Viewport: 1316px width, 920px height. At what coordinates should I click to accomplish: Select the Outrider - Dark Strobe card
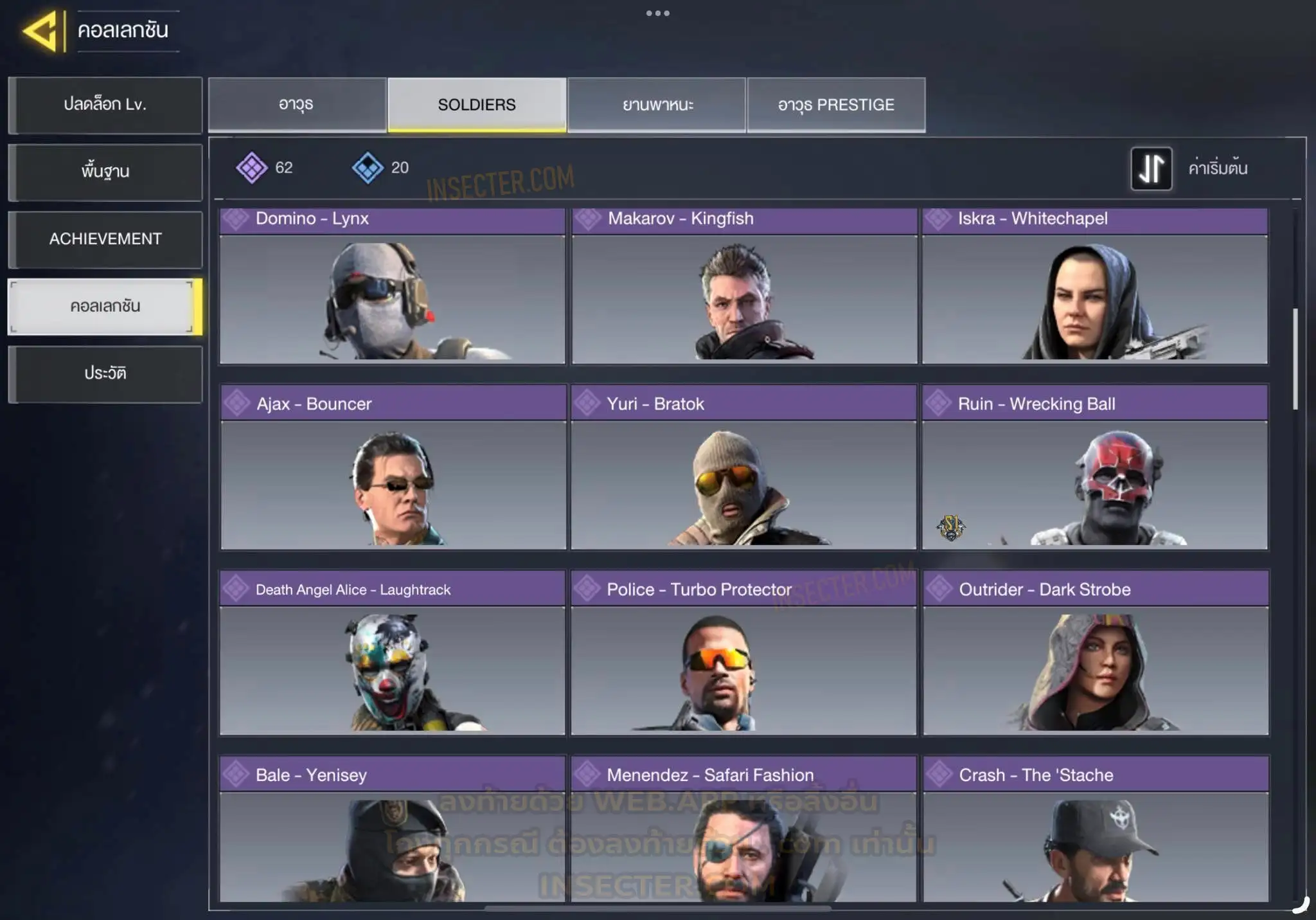[1096, 653]
